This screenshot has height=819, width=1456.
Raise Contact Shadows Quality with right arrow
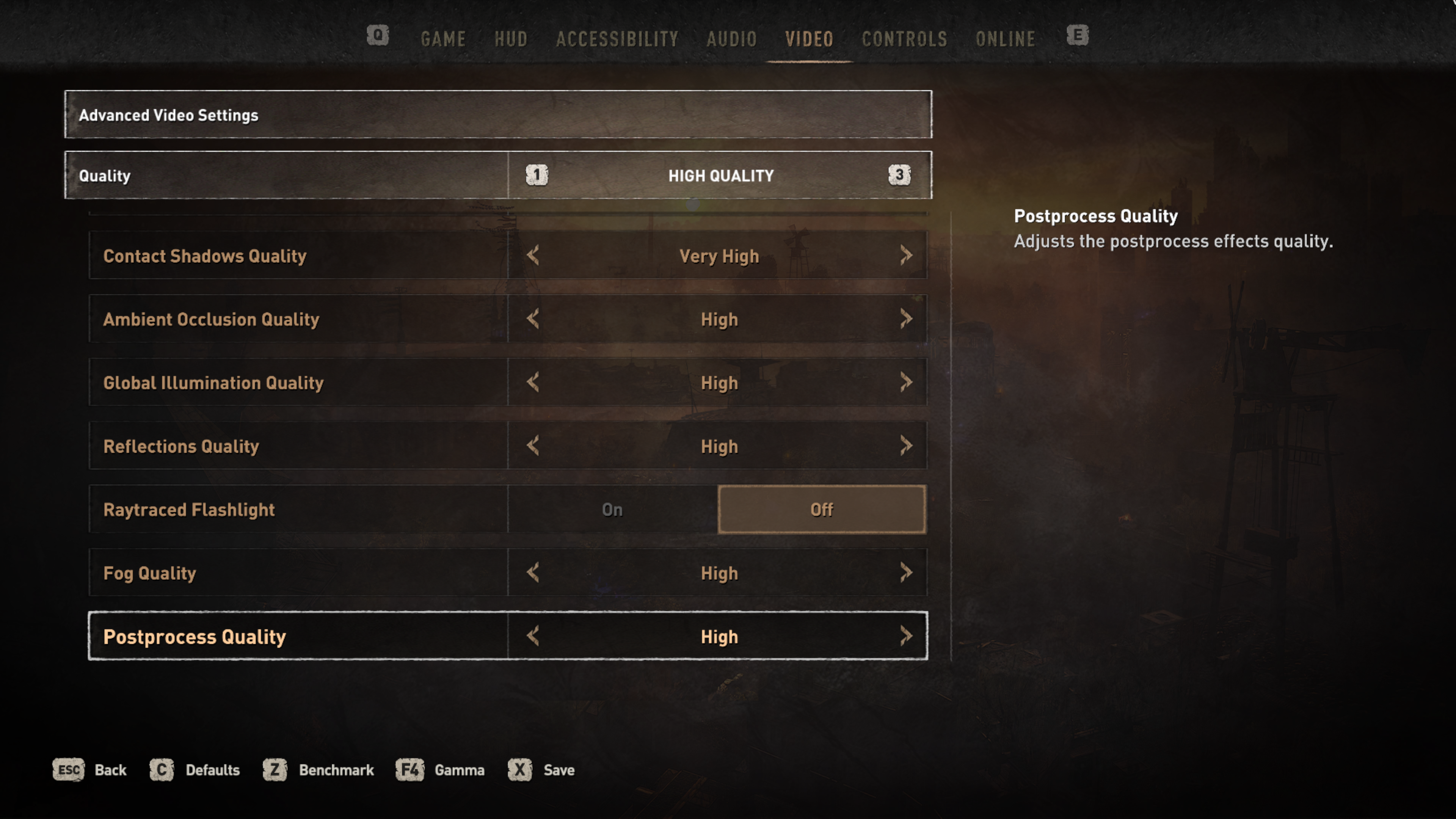(x=906, y=256)
